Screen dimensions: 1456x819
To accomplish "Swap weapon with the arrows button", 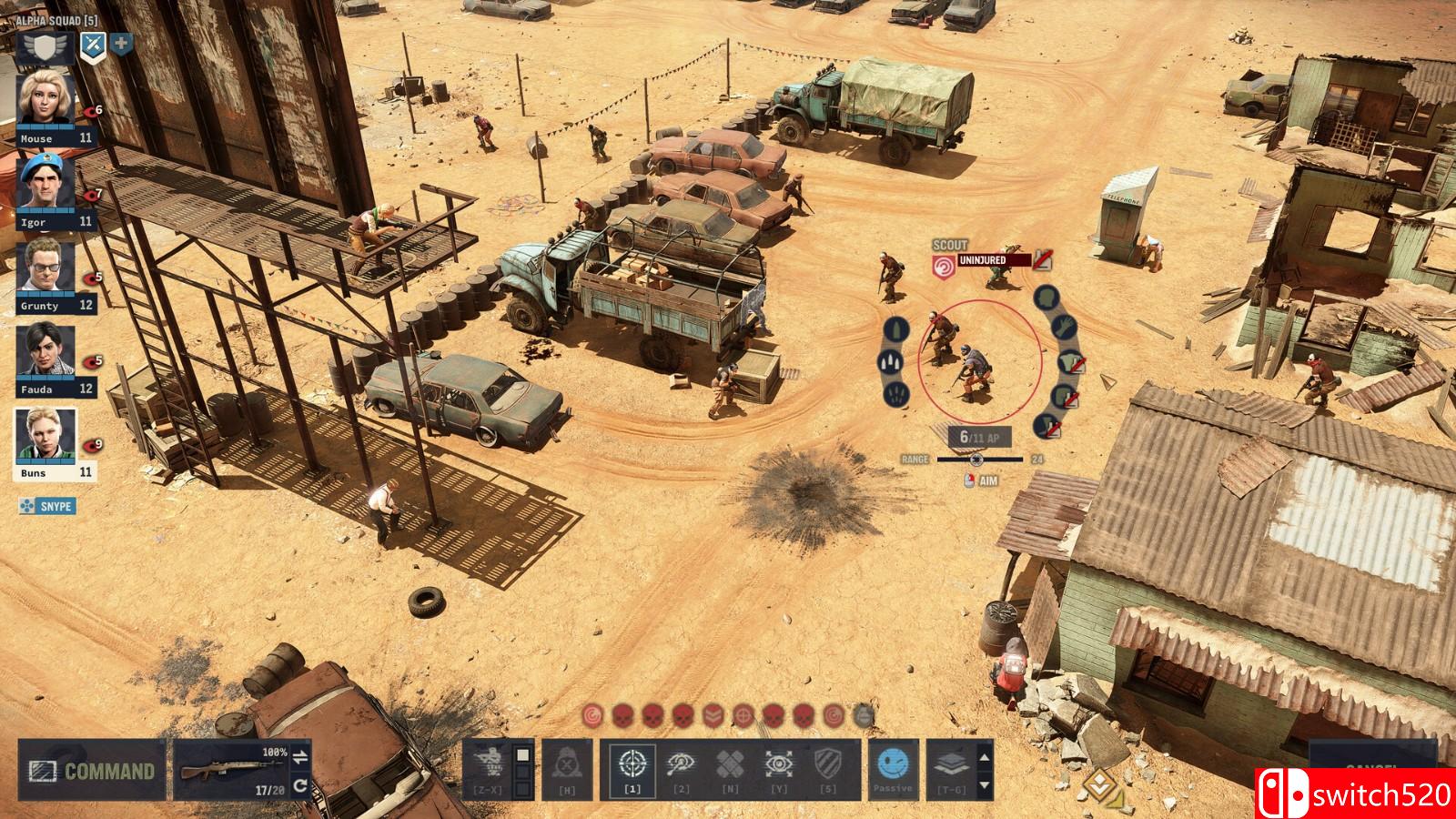I will pyautogui.click(x=300, y=756).
